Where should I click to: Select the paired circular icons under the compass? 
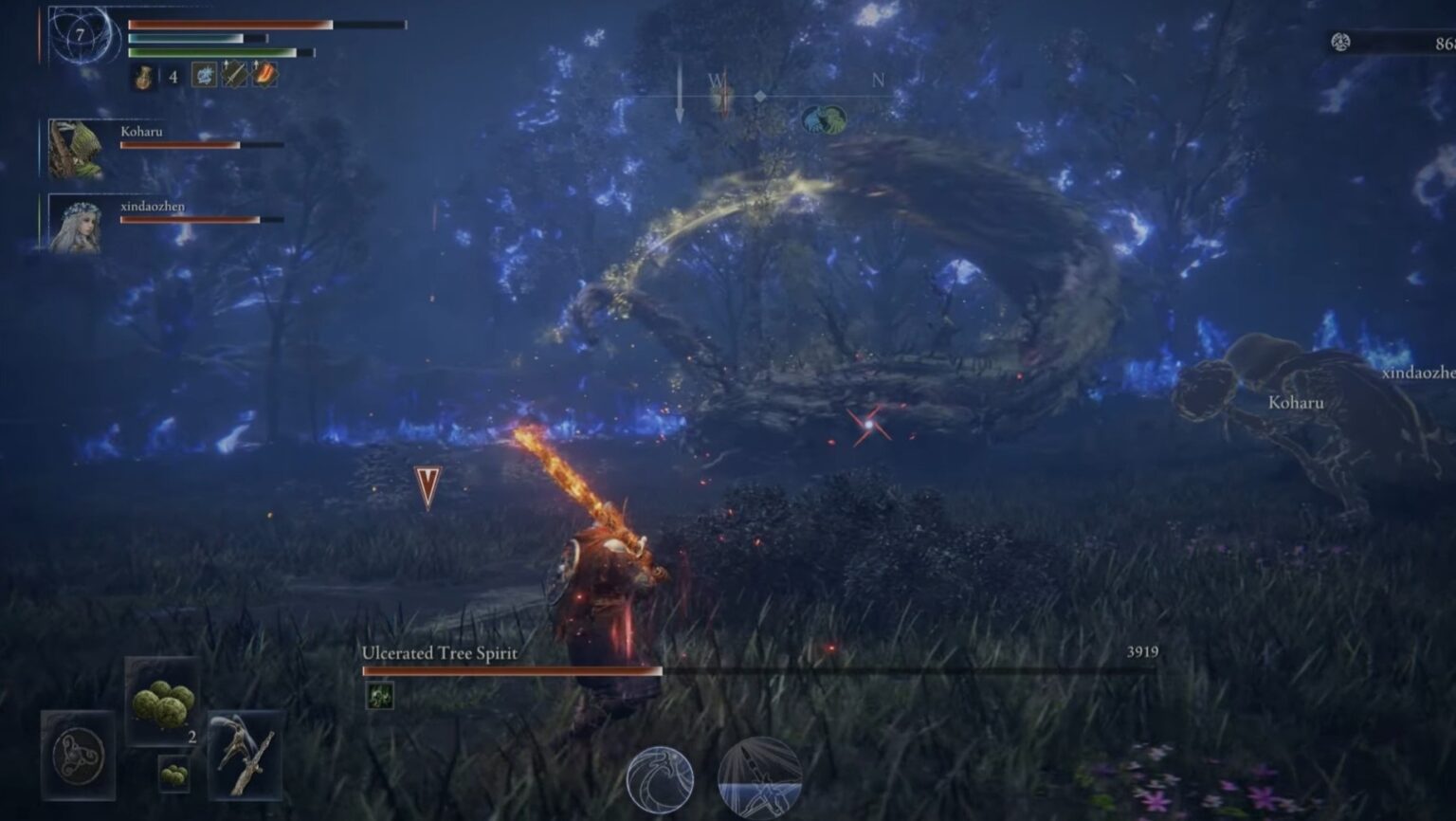823,118
